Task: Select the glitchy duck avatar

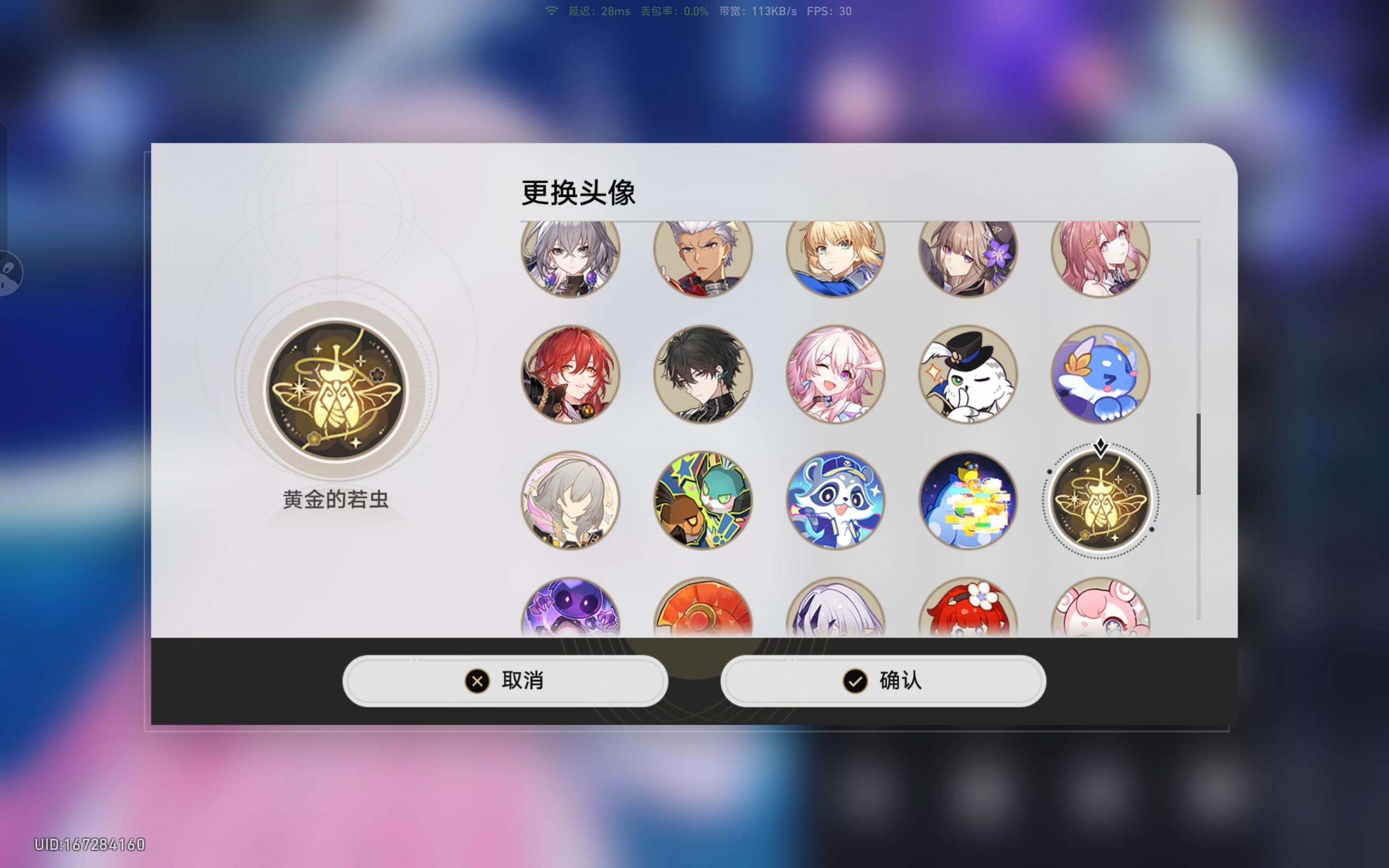Action: coord(968,501)
